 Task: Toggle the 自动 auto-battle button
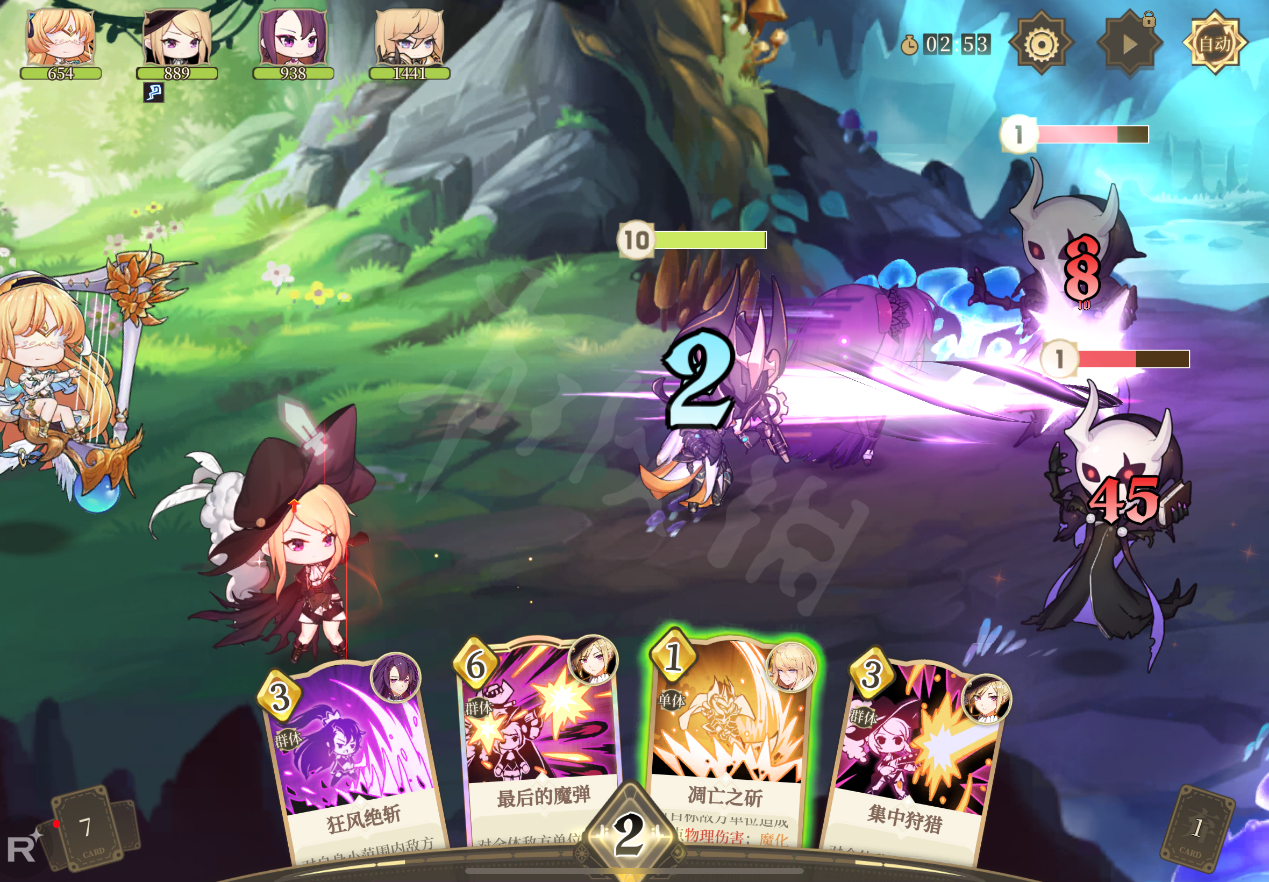1215,43
